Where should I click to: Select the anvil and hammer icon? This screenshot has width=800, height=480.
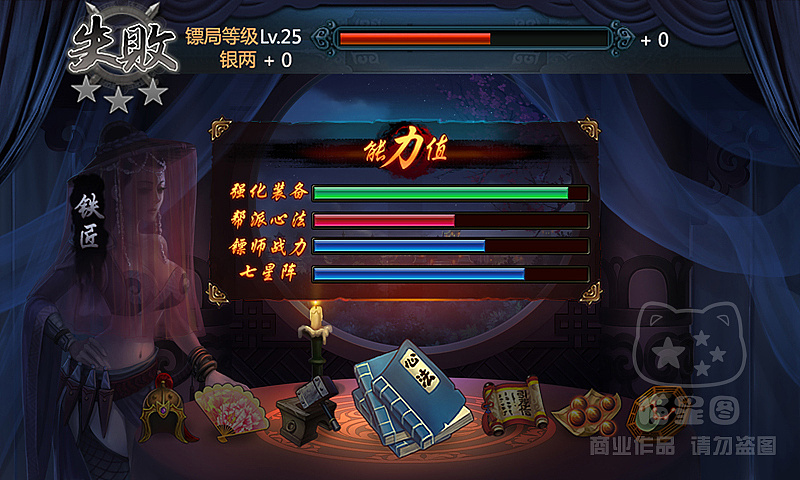coord(305,408)
